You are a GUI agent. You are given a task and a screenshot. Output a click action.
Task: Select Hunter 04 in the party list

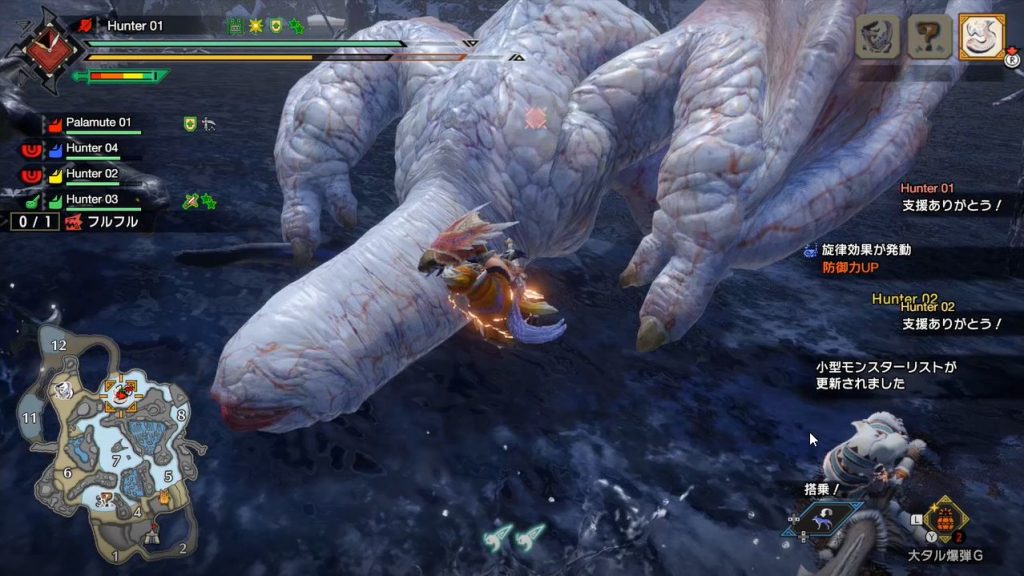(x=91, y=148)
